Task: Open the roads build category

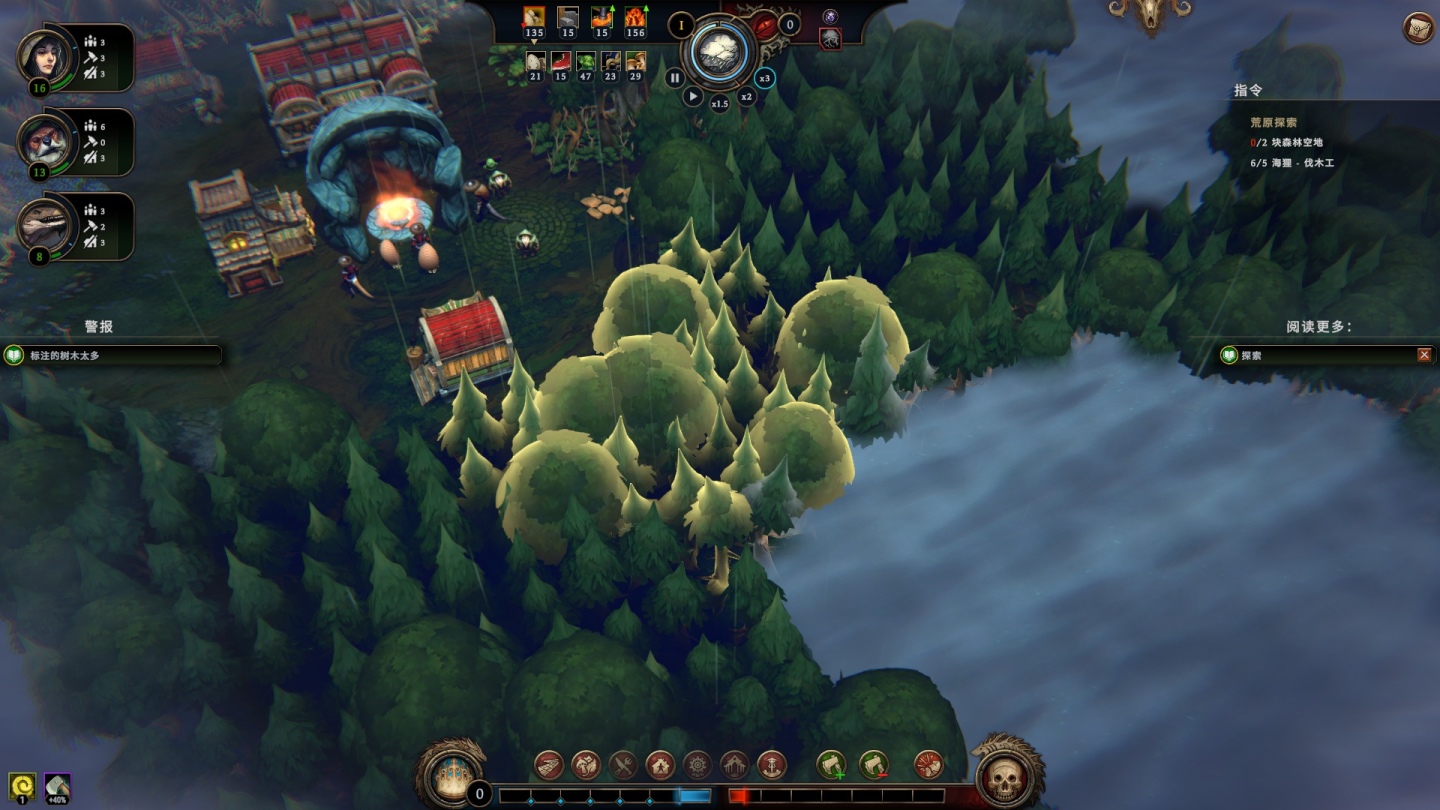Action: point(548,765)
